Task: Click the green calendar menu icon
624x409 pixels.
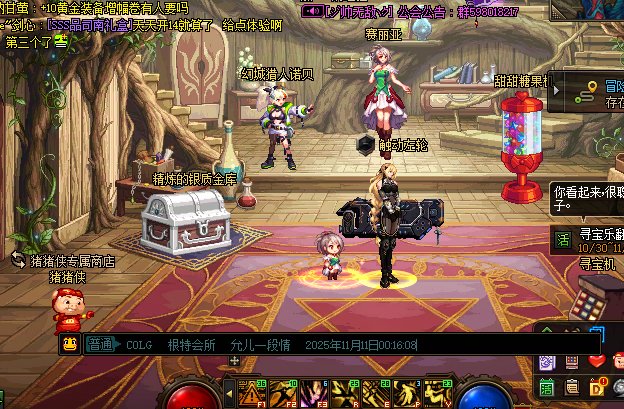Action: pos(547,387)
